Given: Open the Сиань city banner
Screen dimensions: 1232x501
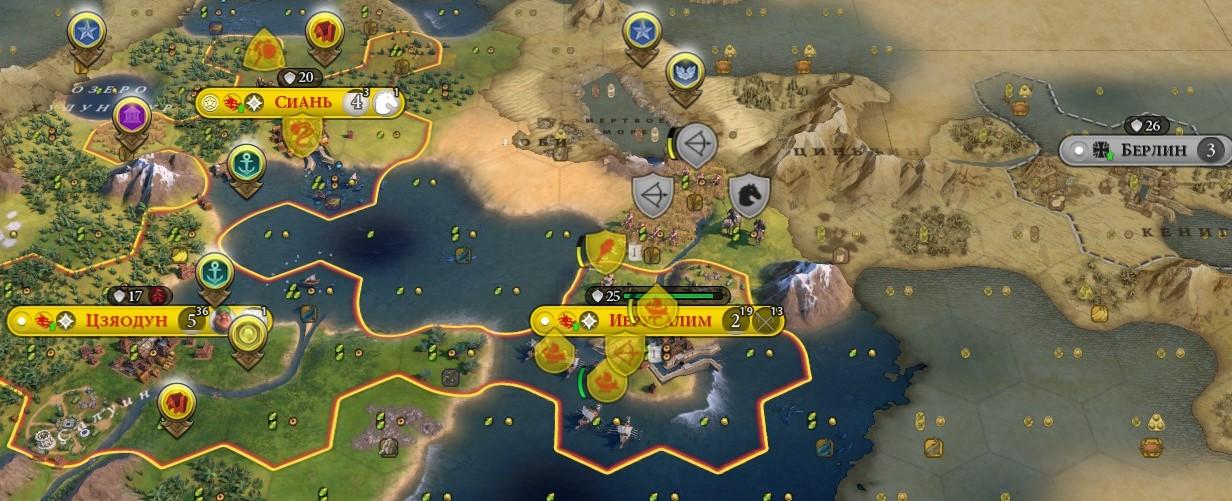Looking at the screenshot, I should point(300,103).
